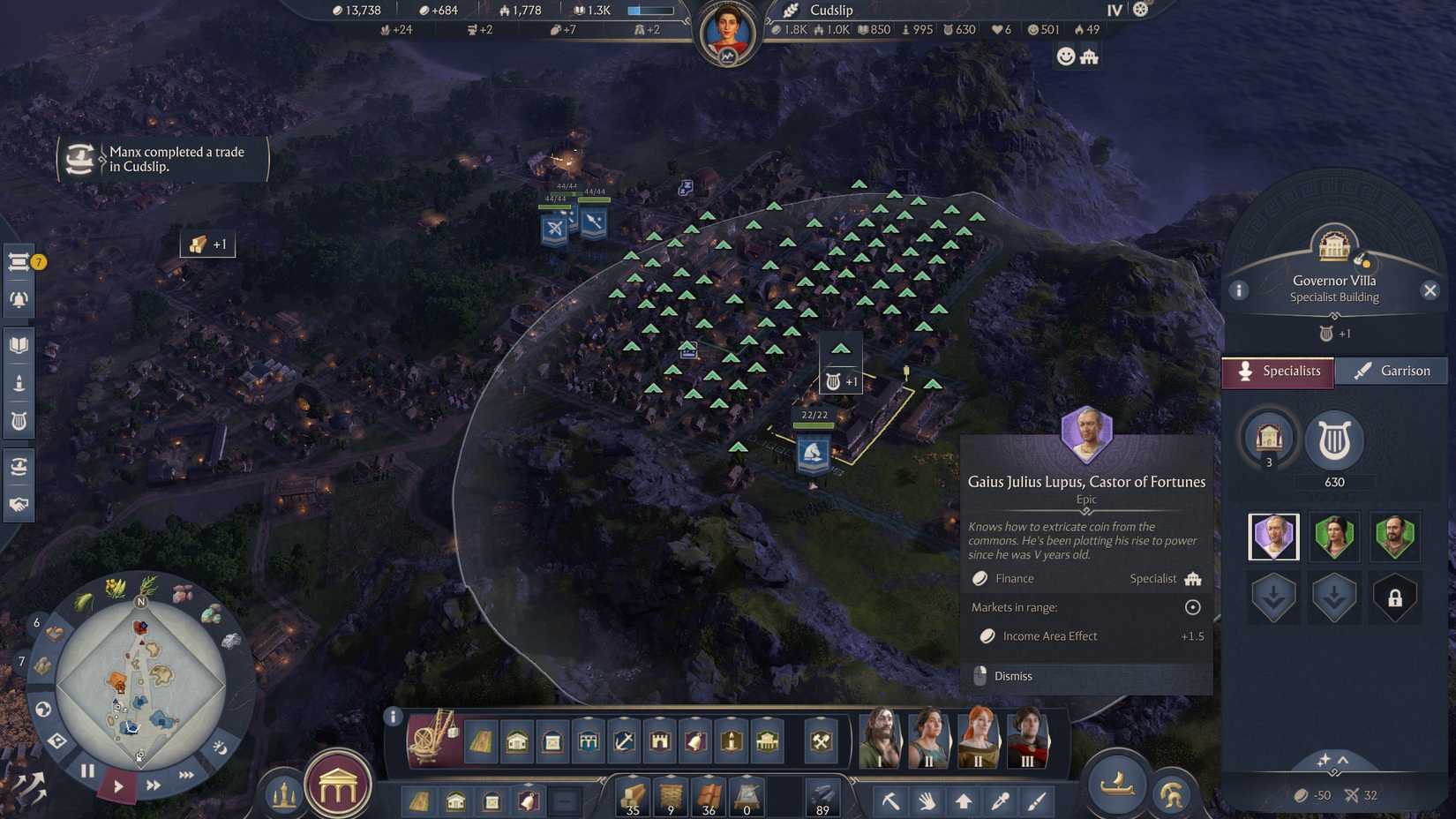Open the diplomacy handshake panel

[19, 506]
